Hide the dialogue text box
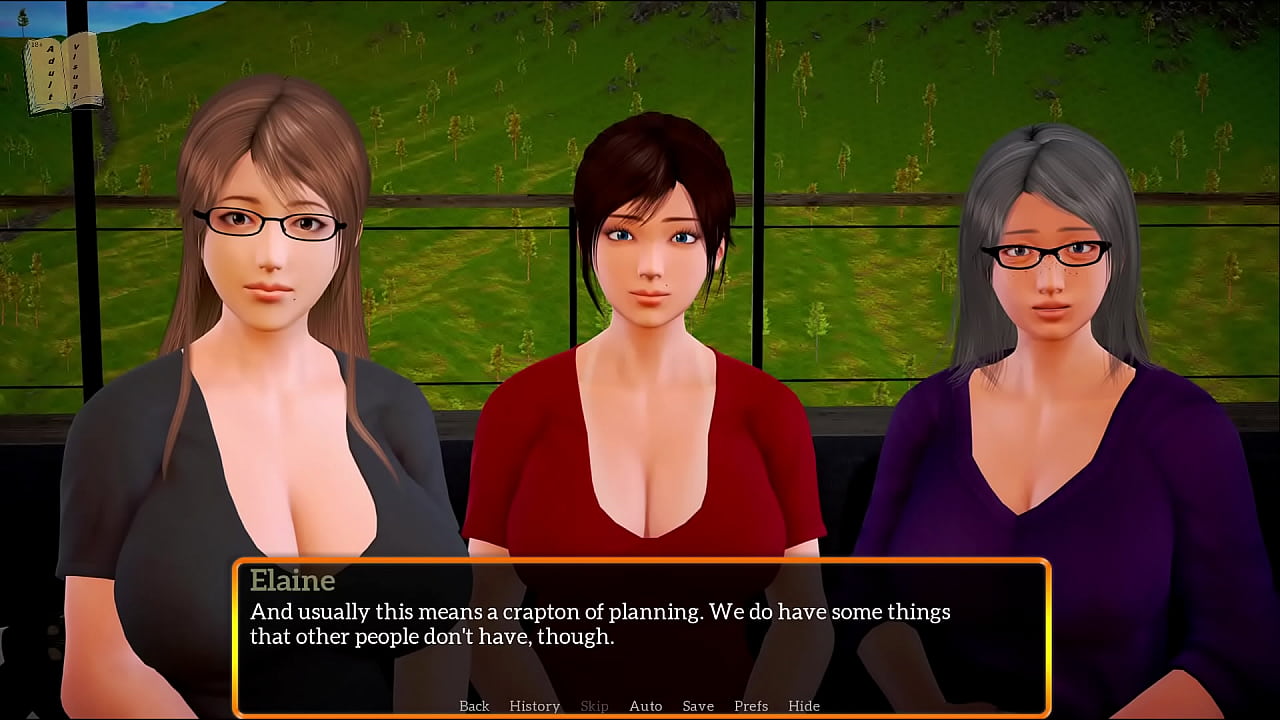Image resolution: width=1280 pixels, height=720 pixels. (804, 706)
